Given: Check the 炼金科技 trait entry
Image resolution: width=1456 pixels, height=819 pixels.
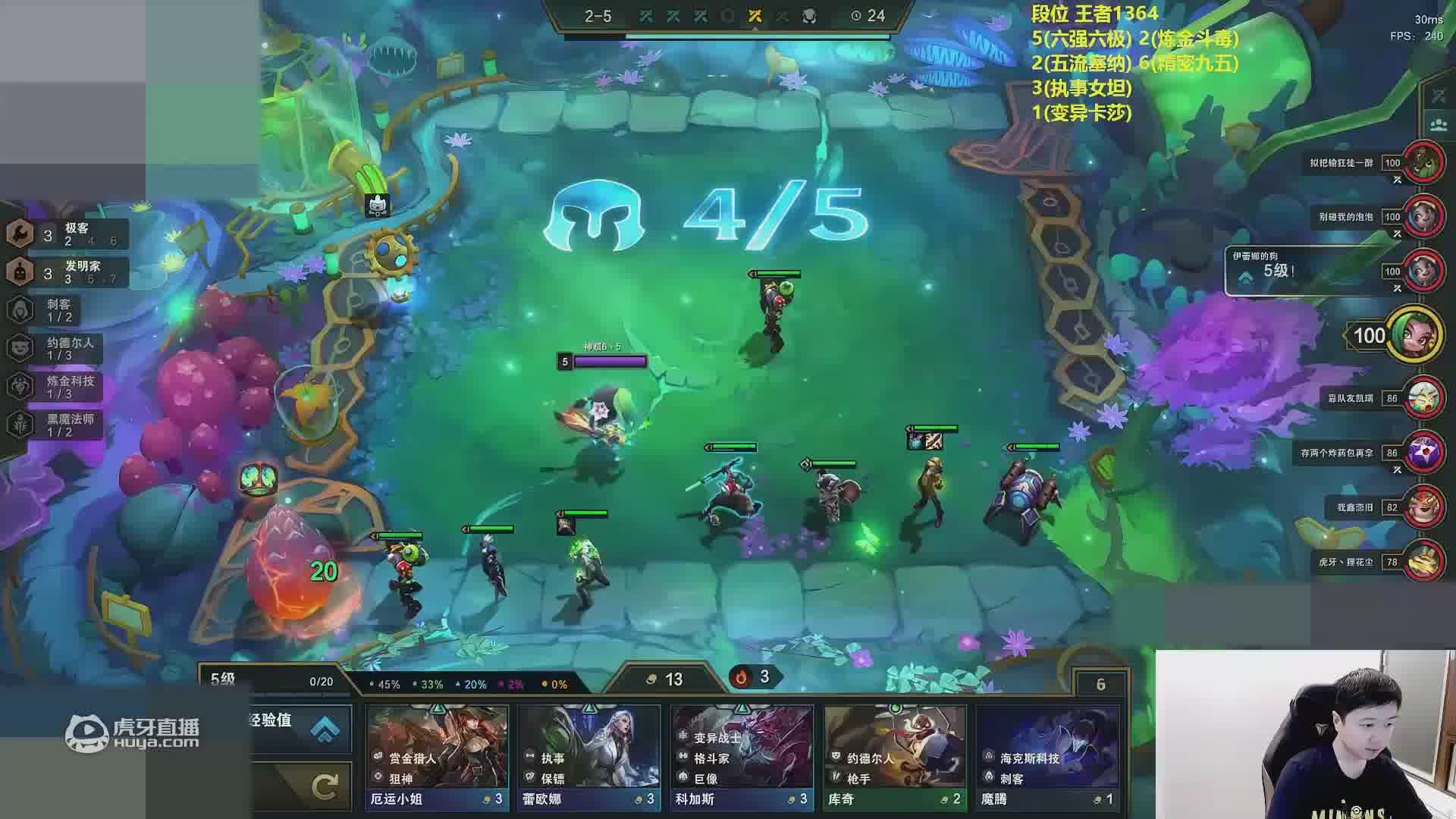Looking at the screenshot, I should 61,387.
